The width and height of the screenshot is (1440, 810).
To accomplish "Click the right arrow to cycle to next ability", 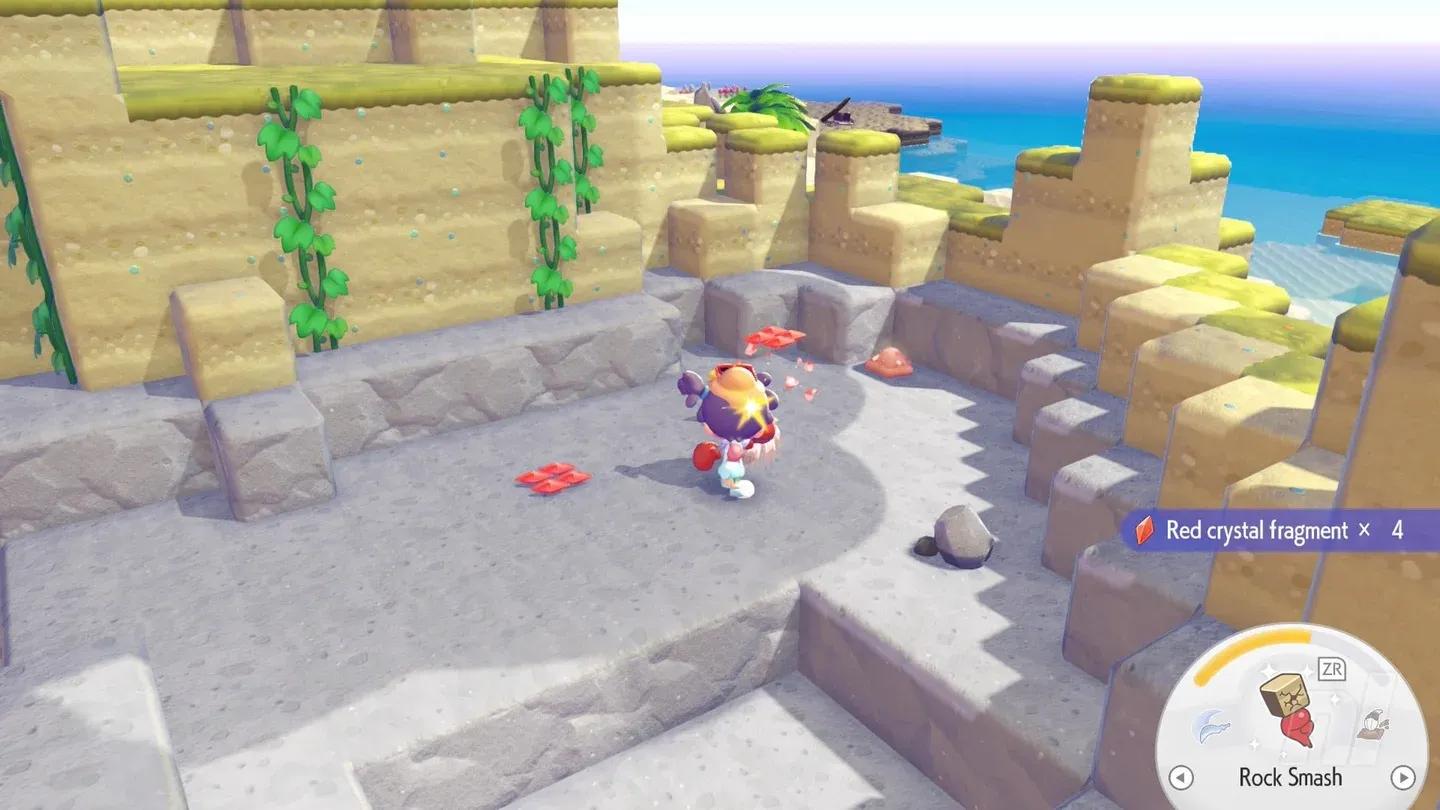I will point(1401,777).
